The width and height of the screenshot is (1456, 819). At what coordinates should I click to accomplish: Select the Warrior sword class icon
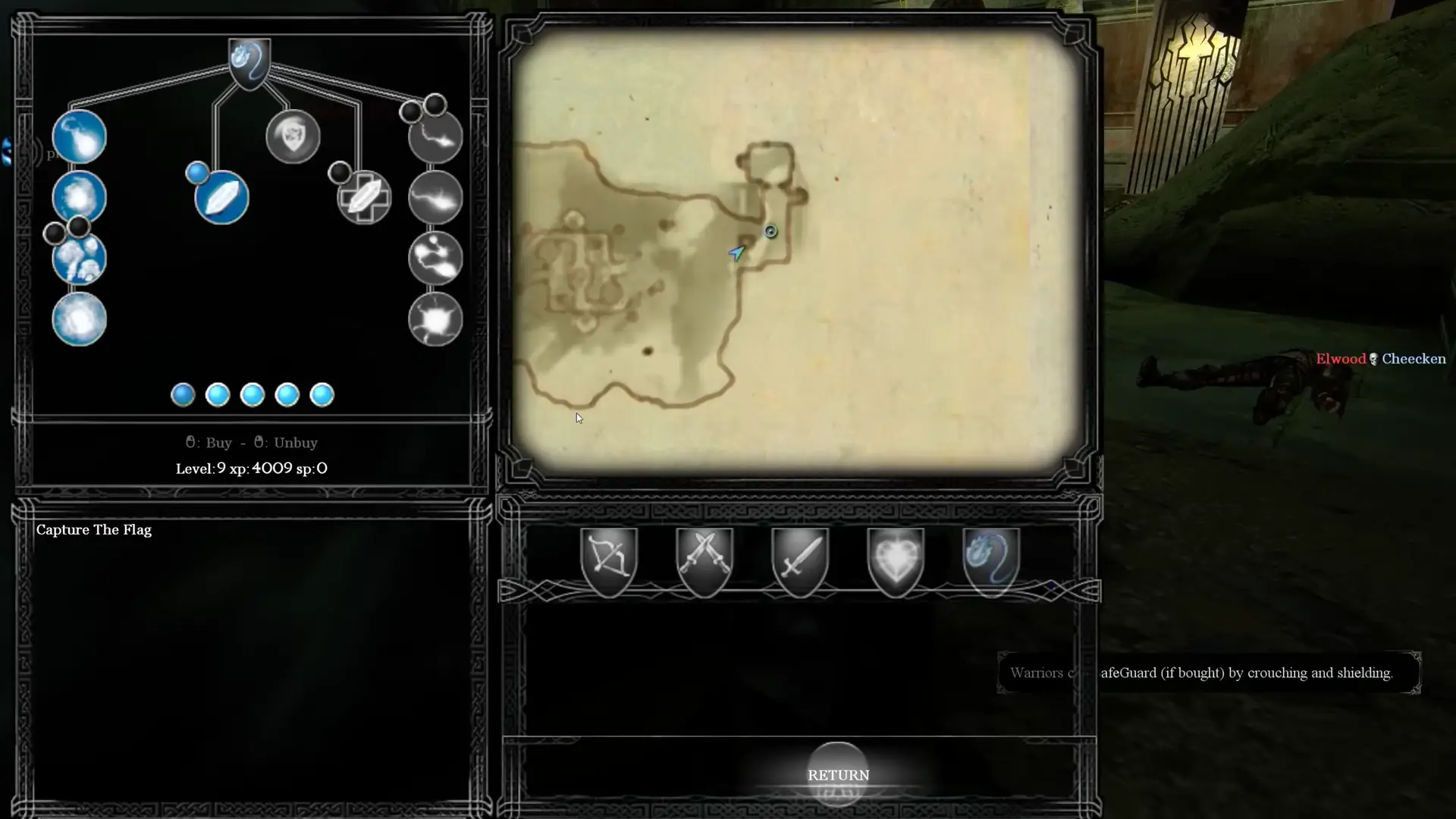[x=800, y=559]
